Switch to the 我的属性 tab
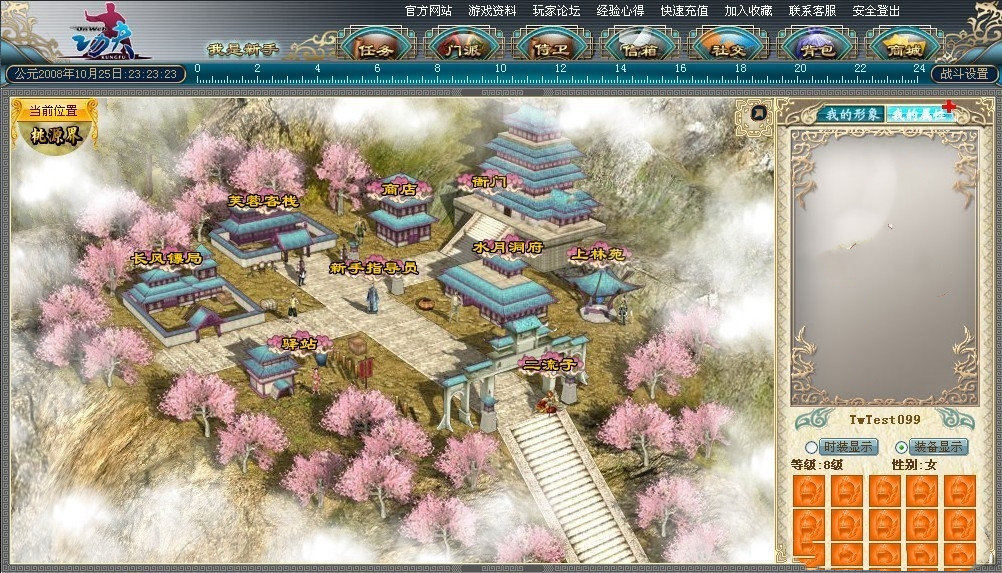Viewport: 1002px width, 573px height. (x=918, y=114)
